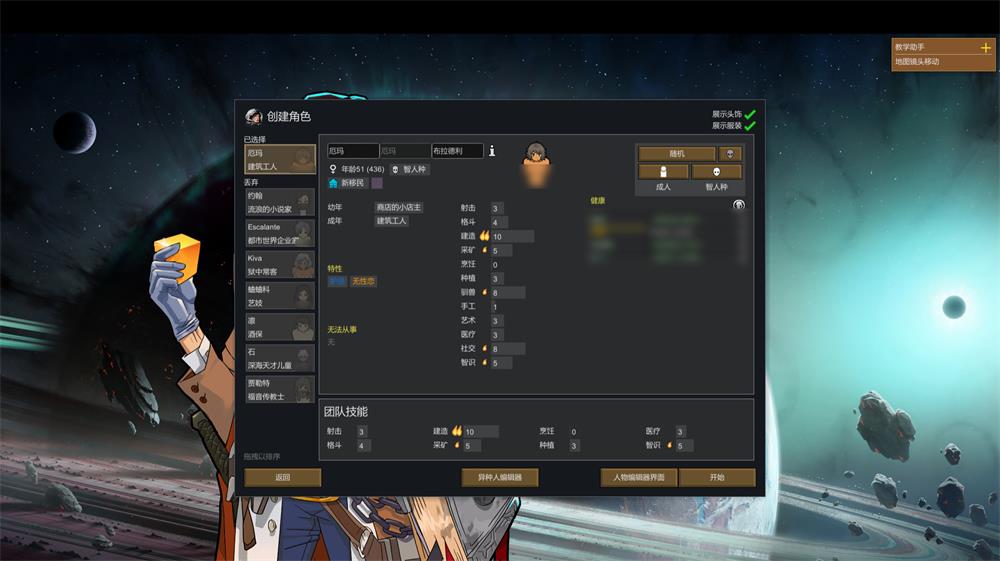The image size is (1000, 561).
Task: Start the game with 开始
Action: pyautogui.click(x=717, y=478)
